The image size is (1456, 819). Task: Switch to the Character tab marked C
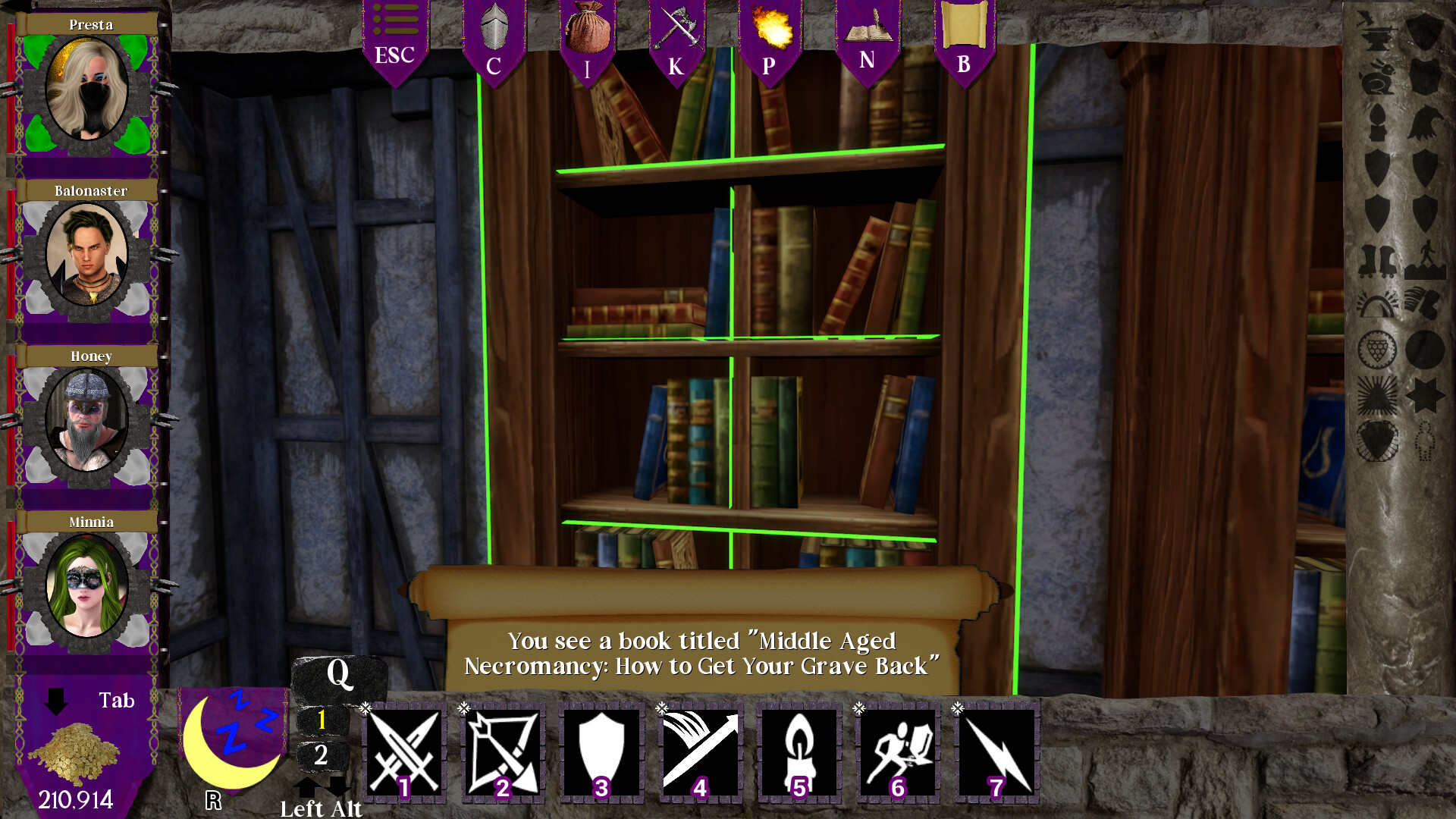(495, 38)
